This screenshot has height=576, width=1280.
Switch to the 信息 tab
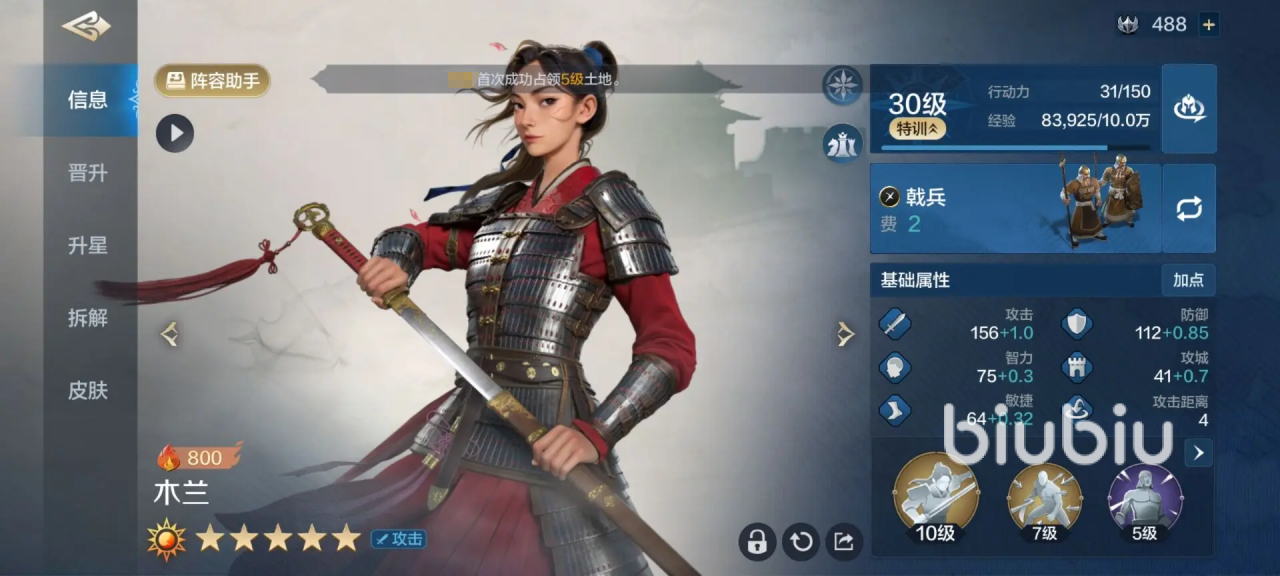coord(88,100)
